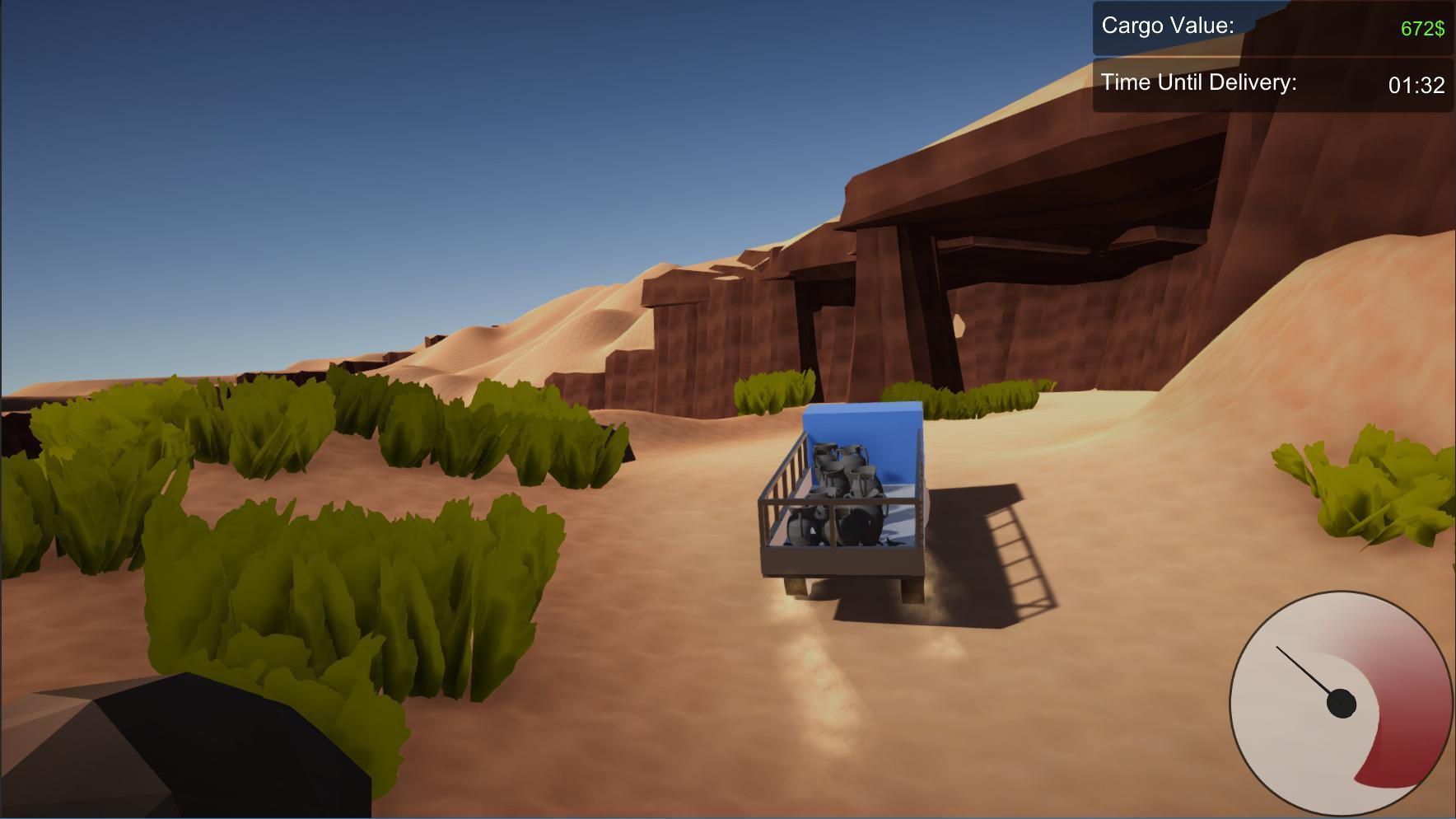Select the green 672$ cargo amount

(x=1422, y=27)
